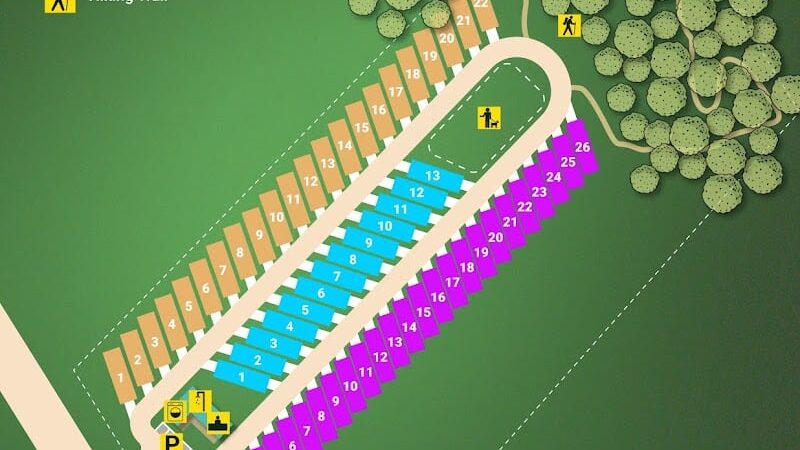Image resolution: width=800 pixels, height=450 pixels.
Task: Click the hiker icon near the trees
Action: click(x=569, y=25)
